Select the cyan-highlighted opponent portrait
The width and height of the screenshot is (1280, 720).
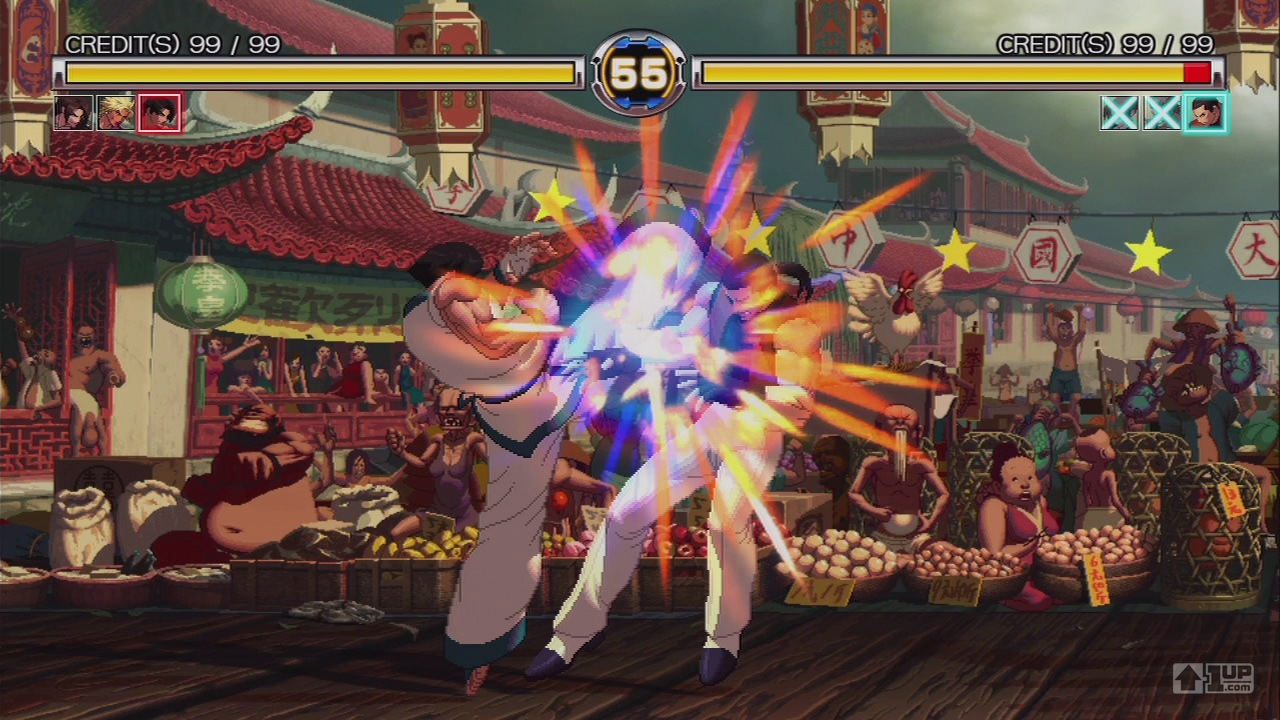tap(1204, 113)
